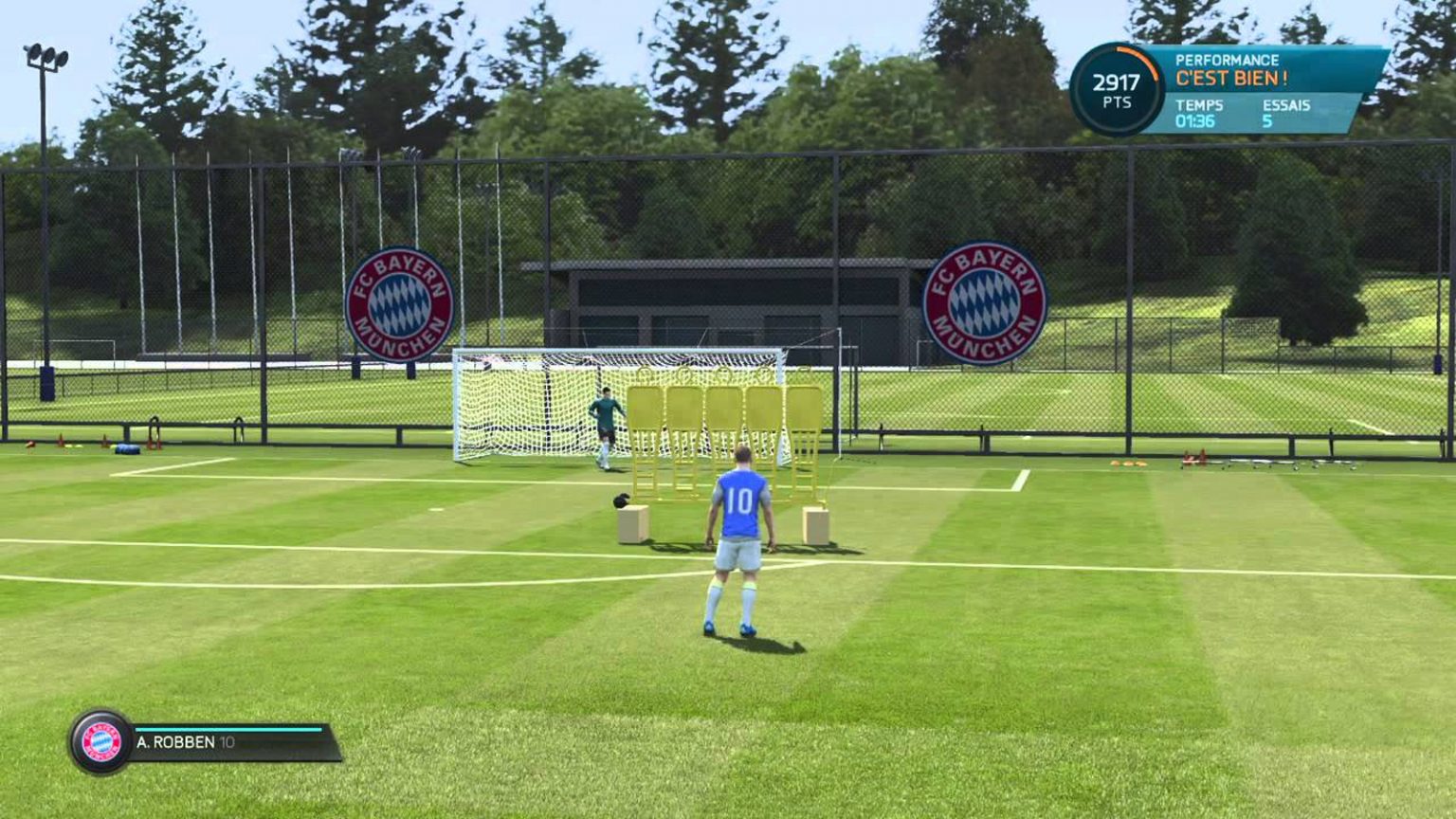Expand the PERFORMANCE panel header
Viewport: 1456px width, 819px height.
1227,60
